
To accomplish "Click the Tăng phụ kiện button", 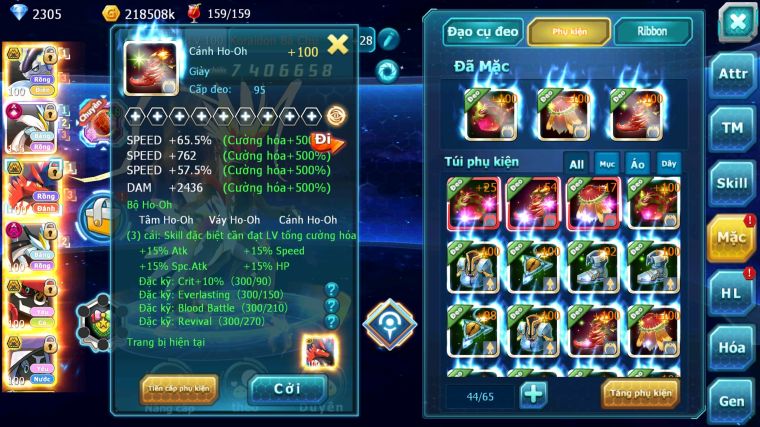I will click(x=640, y=394).
